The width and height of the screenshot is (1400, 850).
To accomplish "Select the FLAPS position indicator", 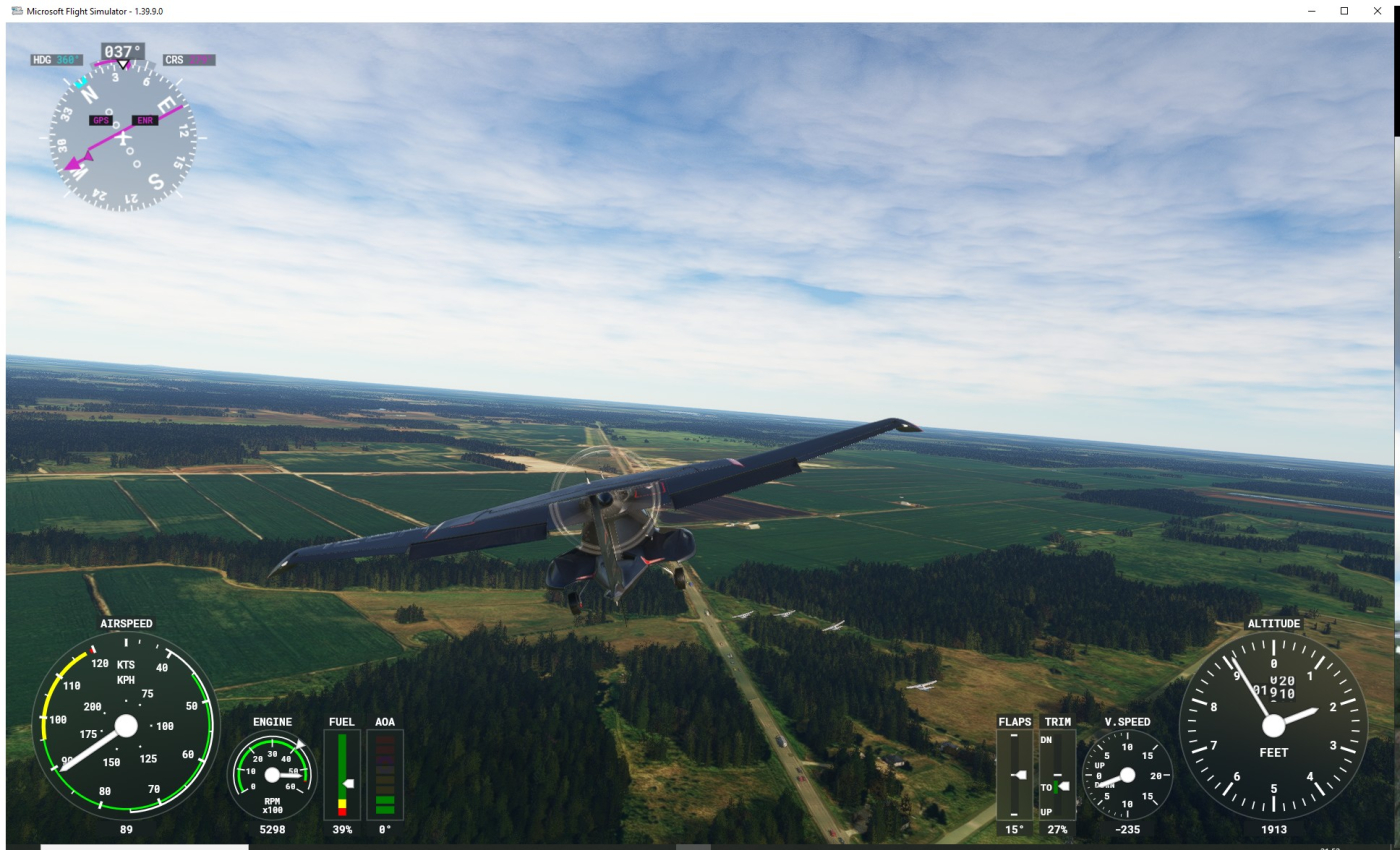I will click(x=1015, y=775).
